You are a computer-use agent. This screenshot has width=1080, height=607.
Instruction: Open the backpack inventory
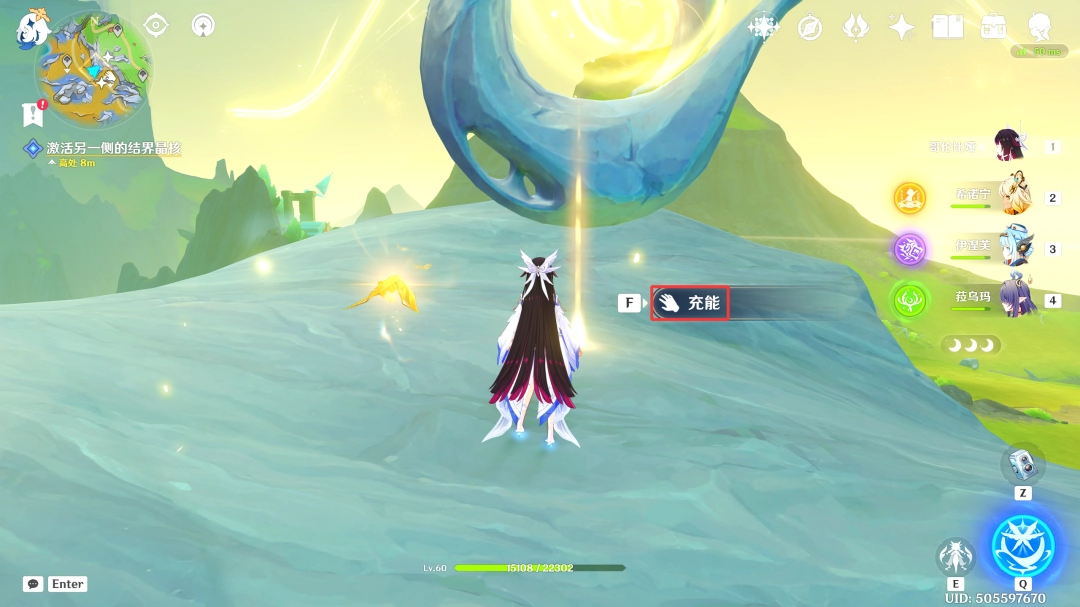click(x=993, y=27)
